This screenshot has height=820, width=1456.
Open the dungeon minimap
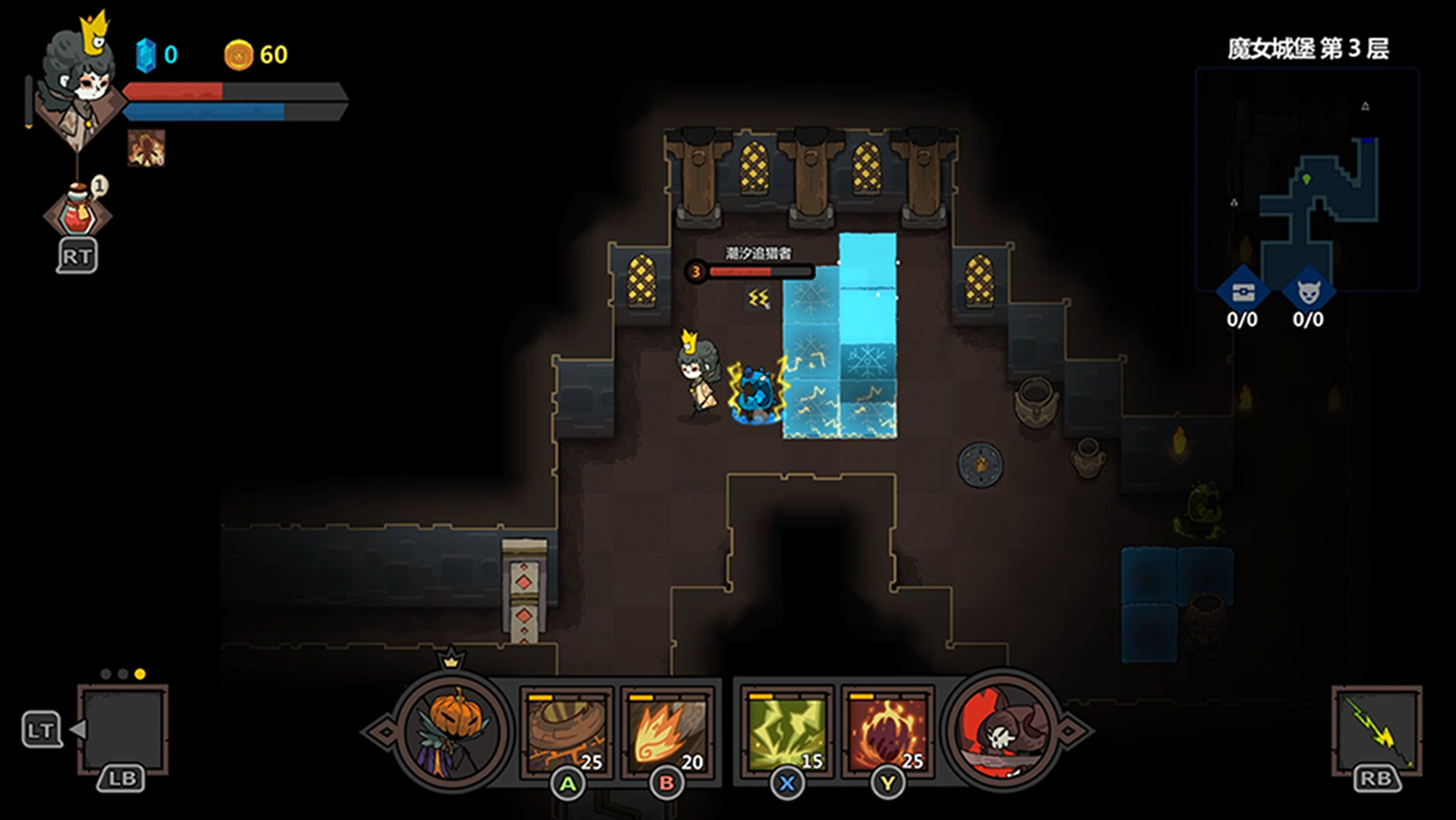[x=1307, y=180]
